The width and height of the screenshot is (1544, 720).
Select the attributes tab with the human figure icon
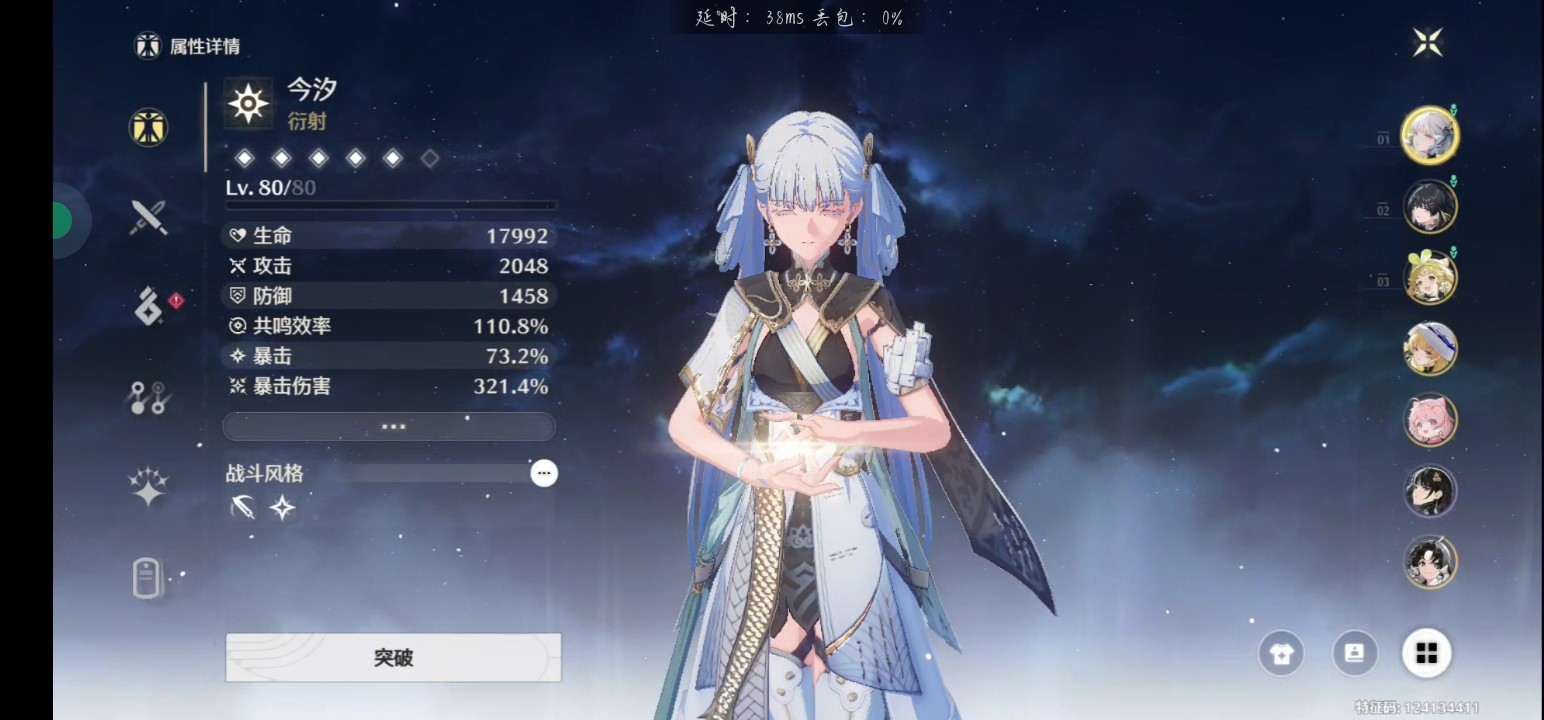(148, 127)
